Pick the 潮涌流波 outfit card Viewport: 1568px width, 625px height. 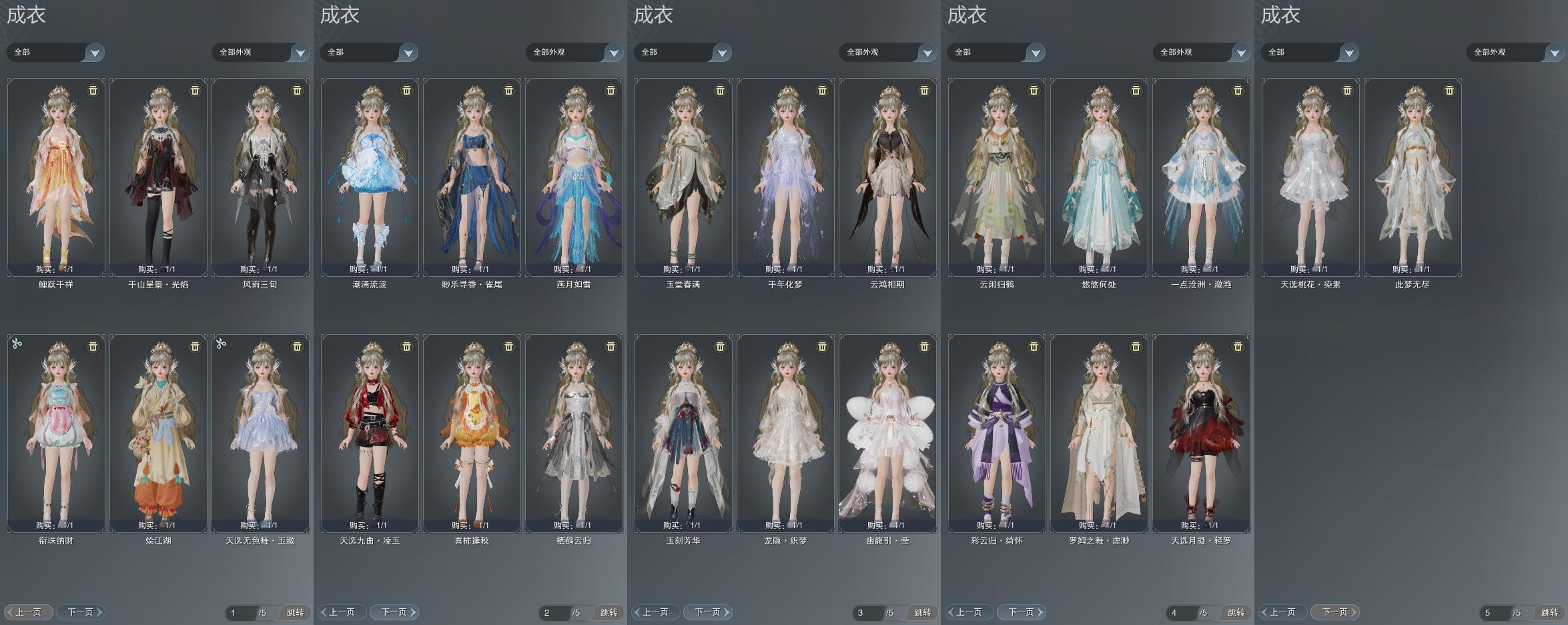(370, 177)
